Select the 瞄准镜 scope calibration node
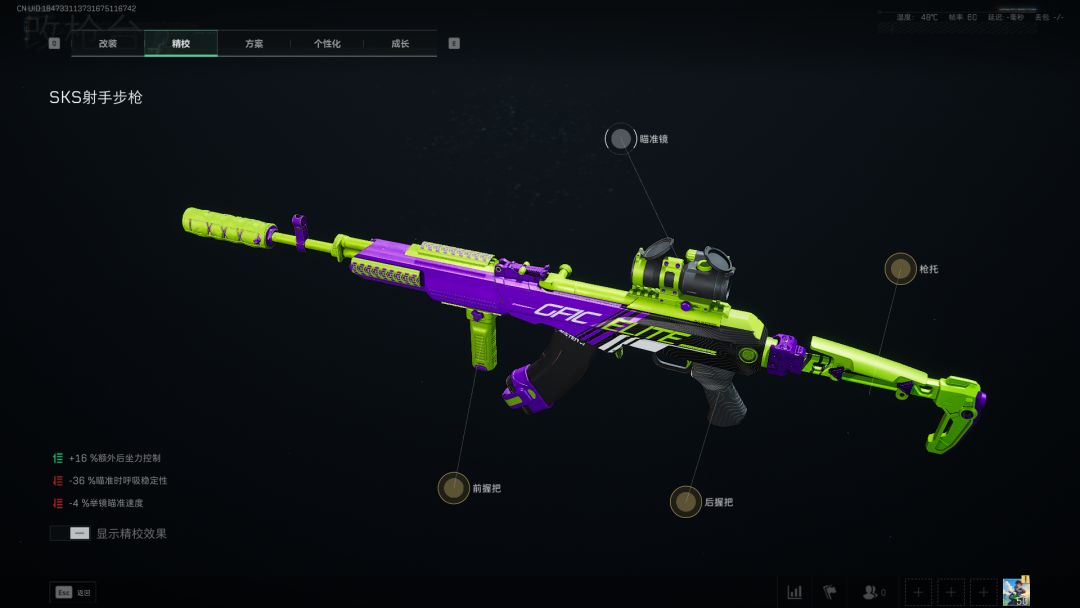The width and height of the screenshot is (1080, 608). click(x=621, y=139)
